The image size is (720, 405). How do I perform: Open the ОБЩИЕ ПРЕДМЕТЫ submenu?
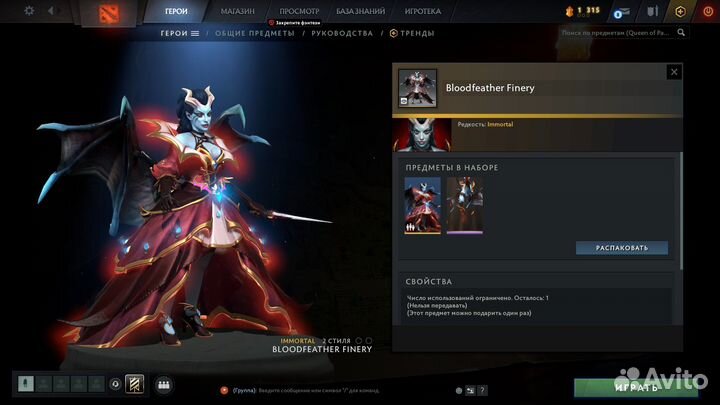[x=254, y=33]
